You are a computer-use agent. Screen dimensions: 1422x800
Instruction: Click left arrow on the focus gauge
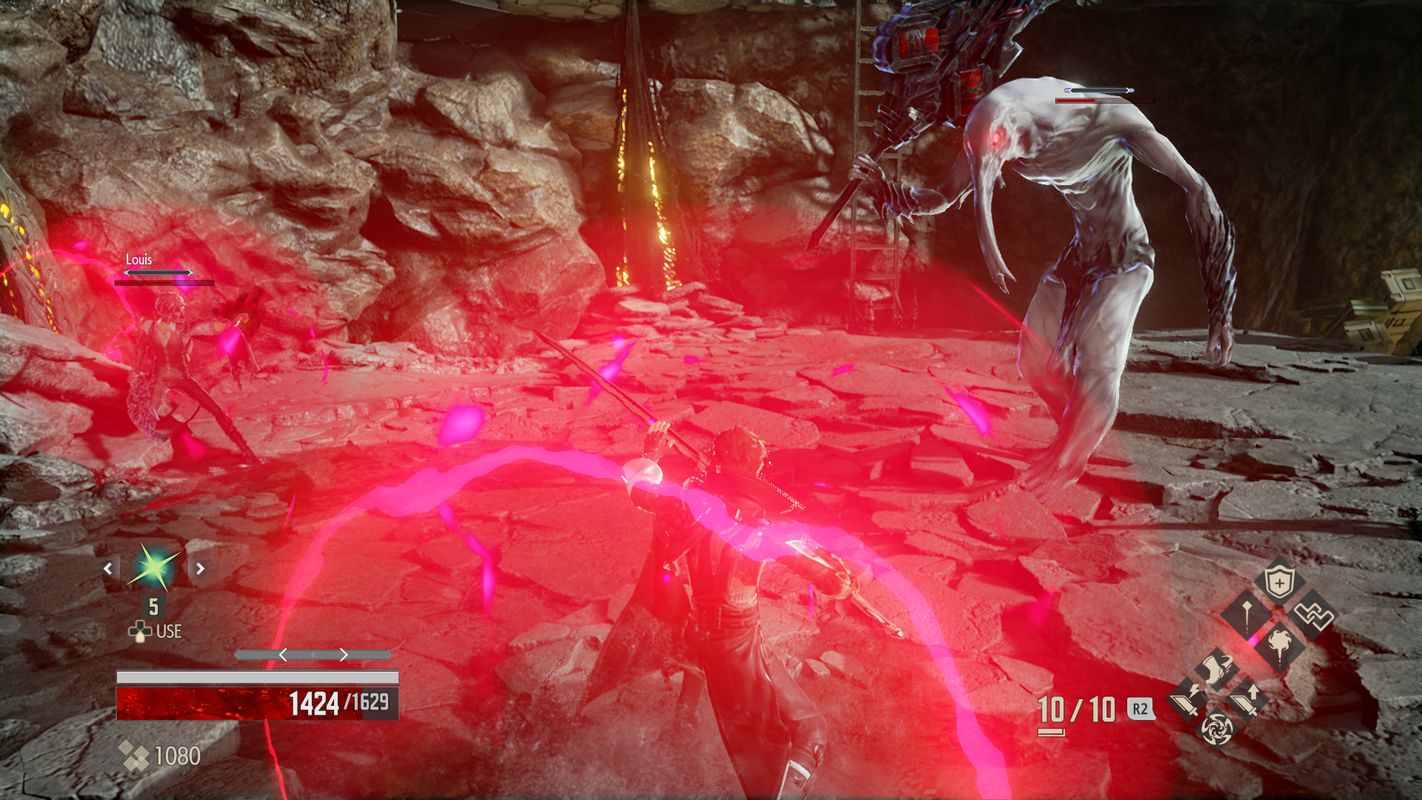pyautogui.click(x=282, y=654)
